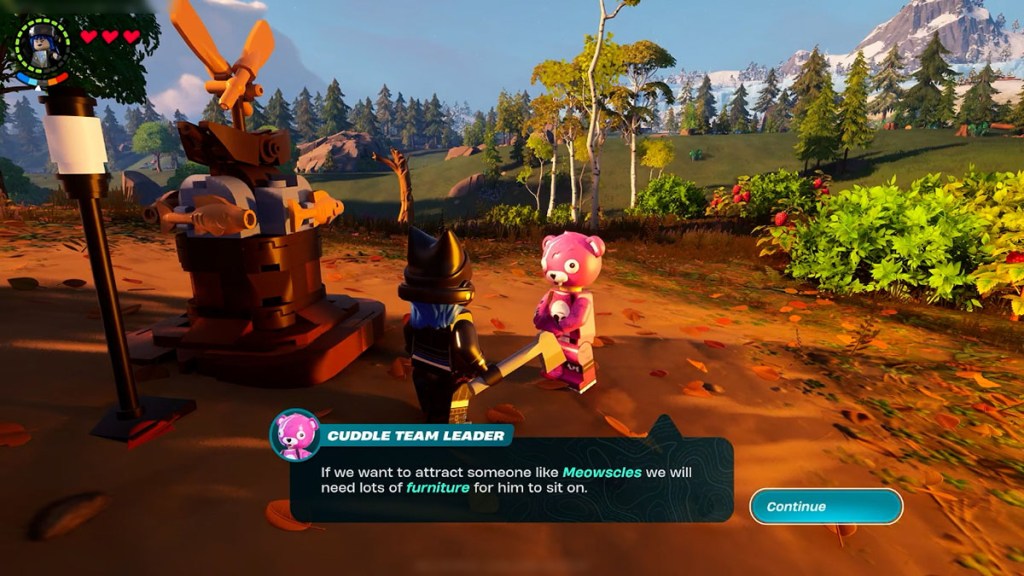Click the Cuddle Team Leader speaker portrait
The width and height of the screenshot is (1024, 576).
pos(295,435)
